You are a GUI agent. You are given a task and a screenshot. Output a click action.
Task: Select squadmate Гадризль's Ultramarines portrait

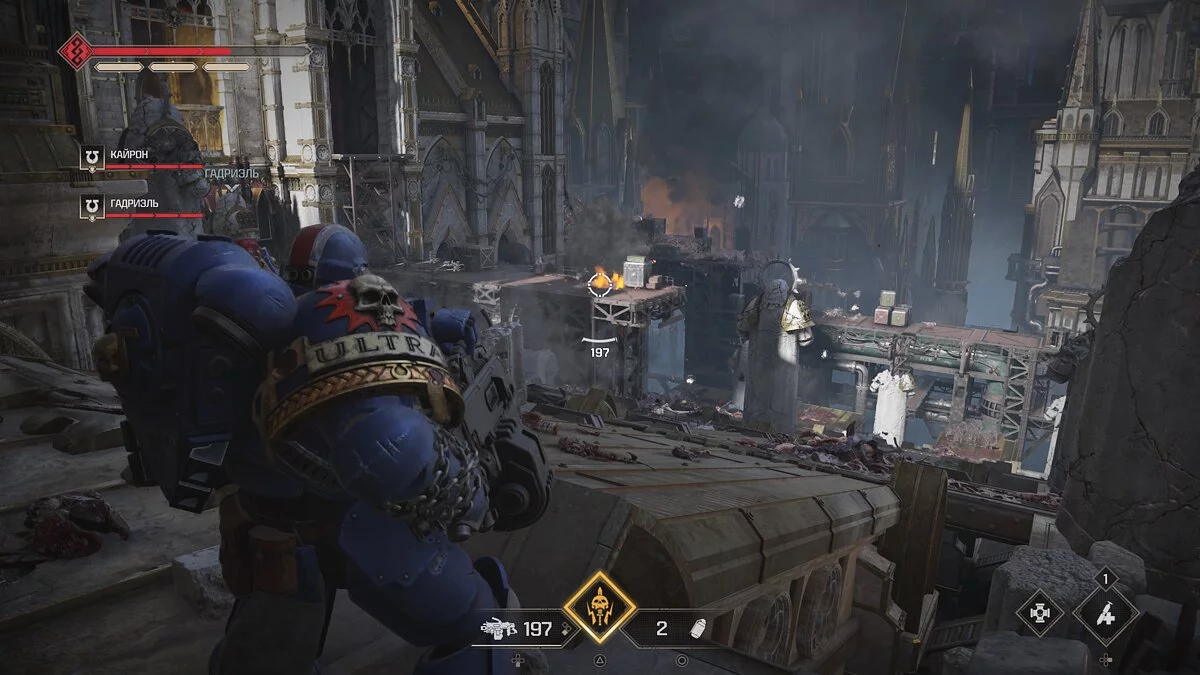[92, 207]
